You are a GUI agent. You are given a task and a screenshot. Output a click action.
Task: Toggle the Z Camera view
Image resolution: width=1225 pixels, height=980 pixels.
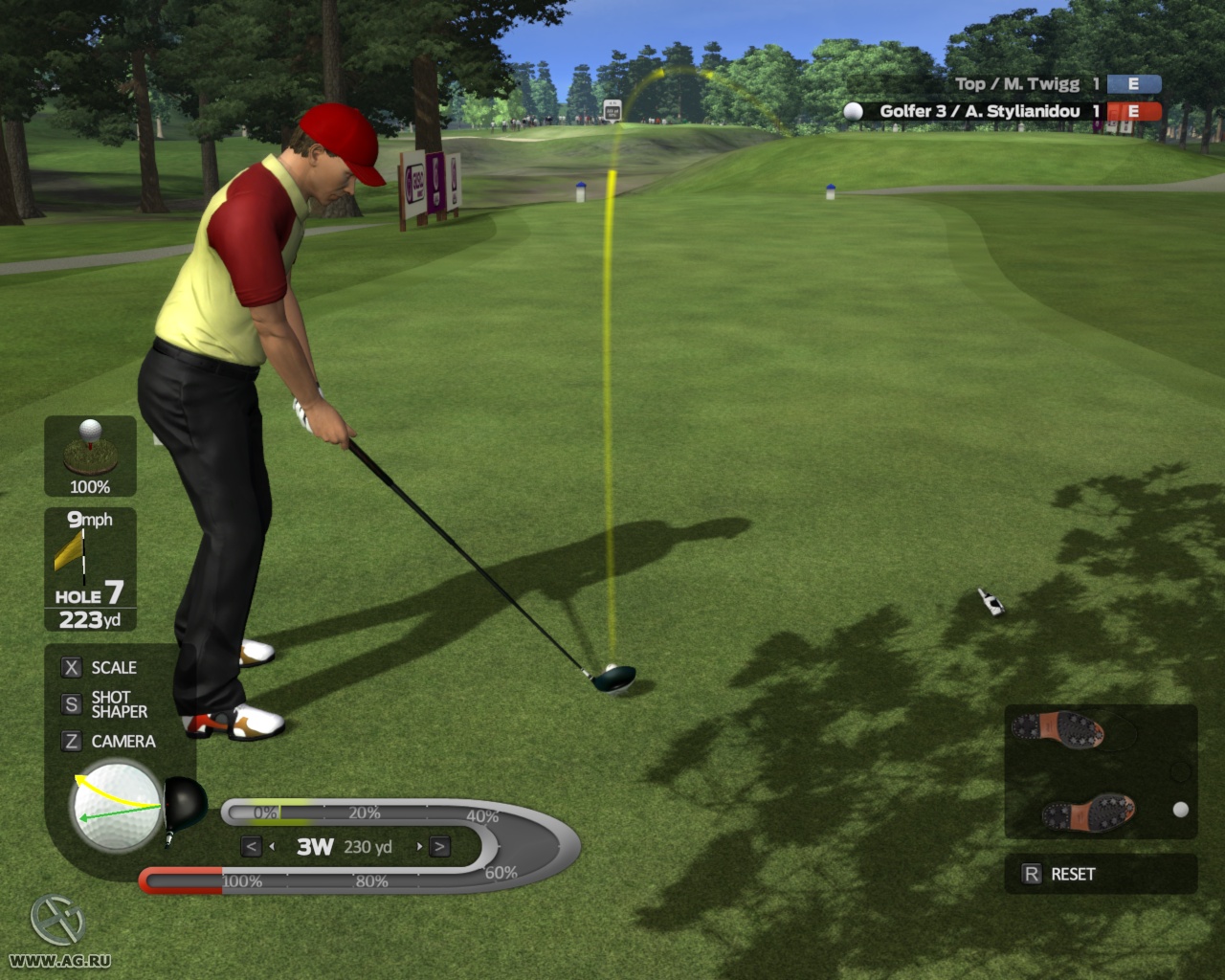point(108,741)
